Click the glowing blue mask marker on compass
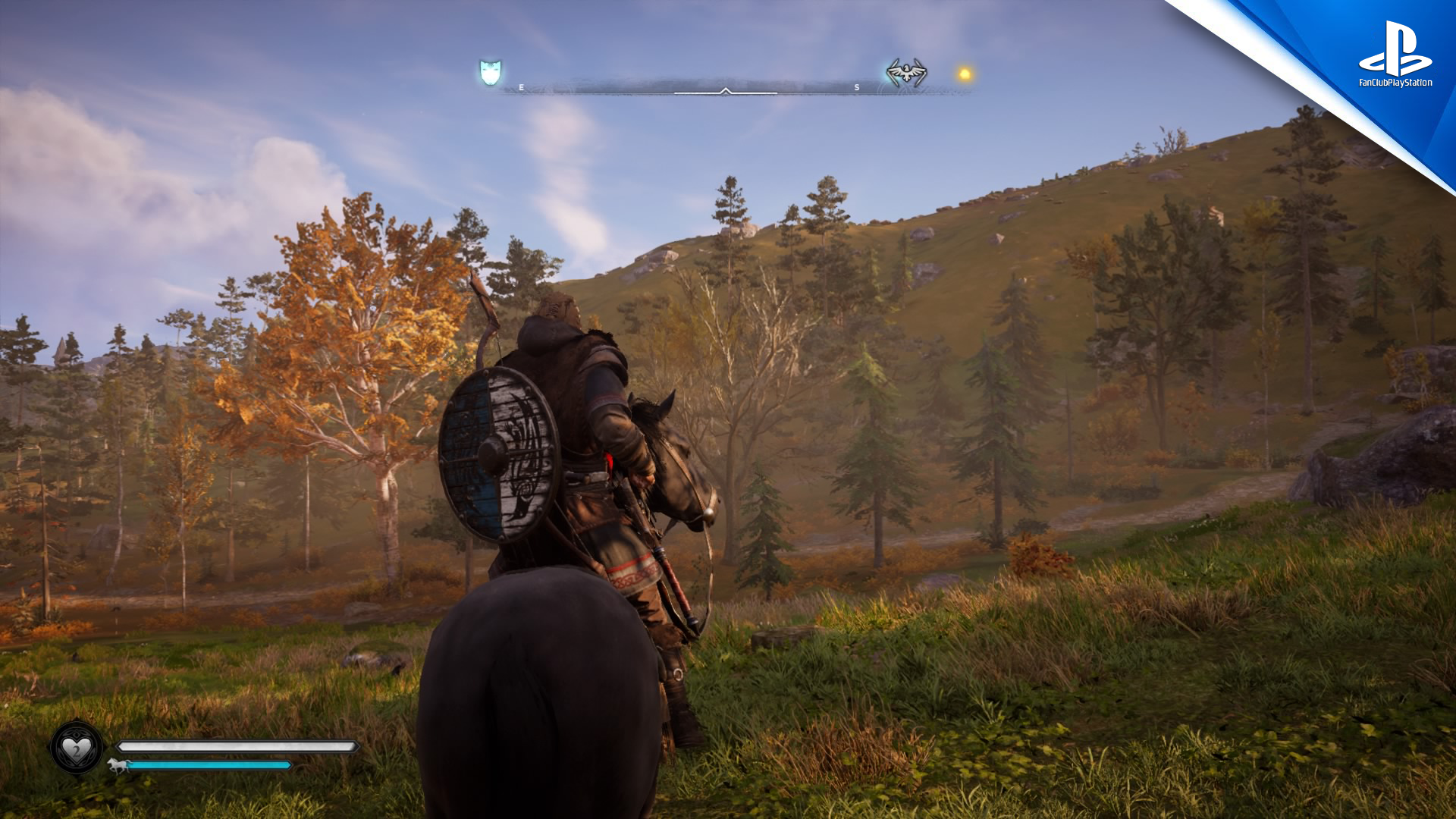This screenshot has height=819, width=1456. point(491,73)
